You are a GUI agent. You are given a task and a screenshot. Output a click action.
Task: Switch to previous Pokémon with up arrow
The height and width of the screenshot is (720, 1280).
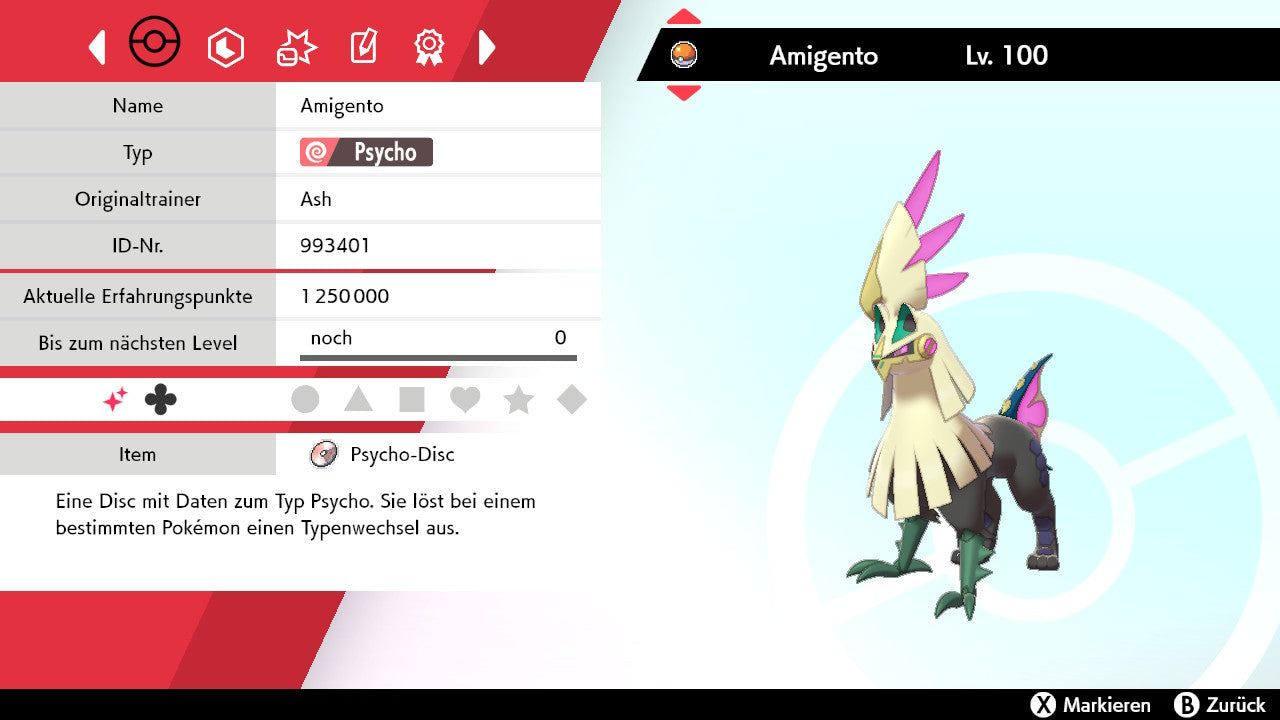pyautogui.click(x=684, y=16)
